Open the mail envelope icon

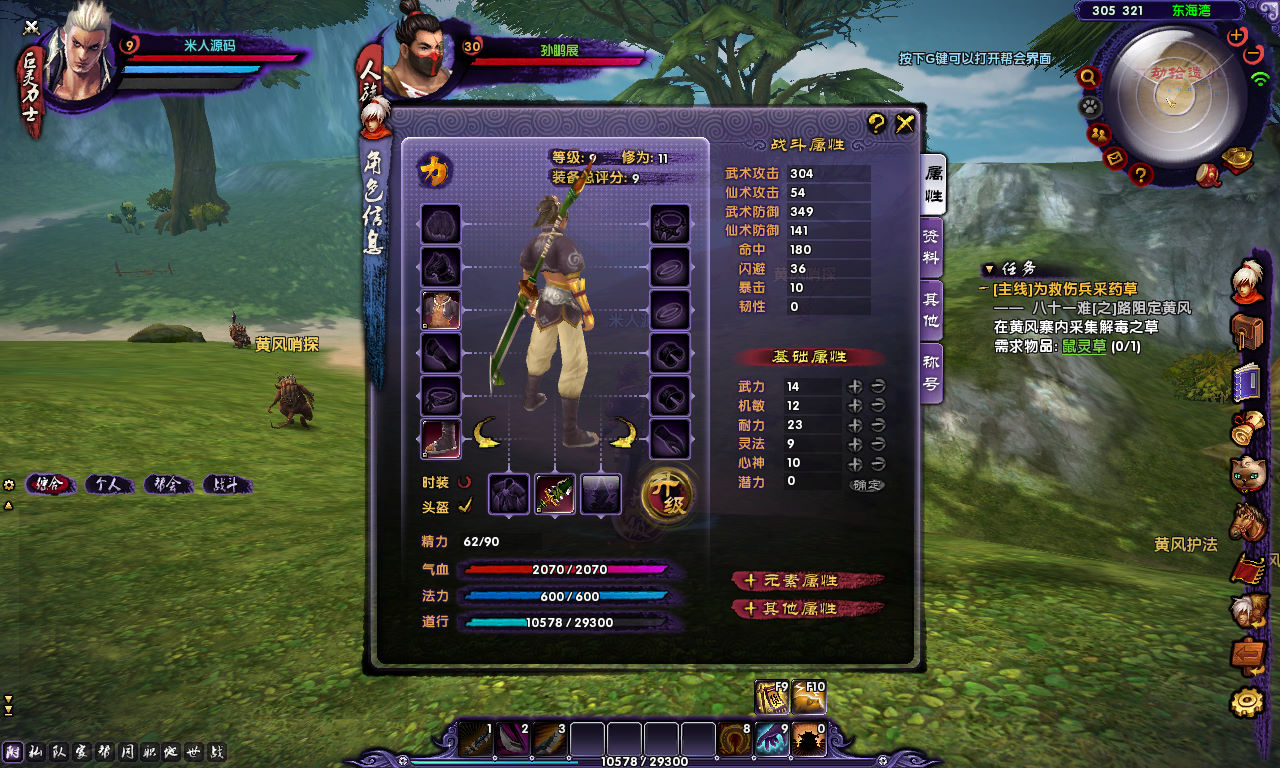pyautogui.click(x=1116, y=158)
